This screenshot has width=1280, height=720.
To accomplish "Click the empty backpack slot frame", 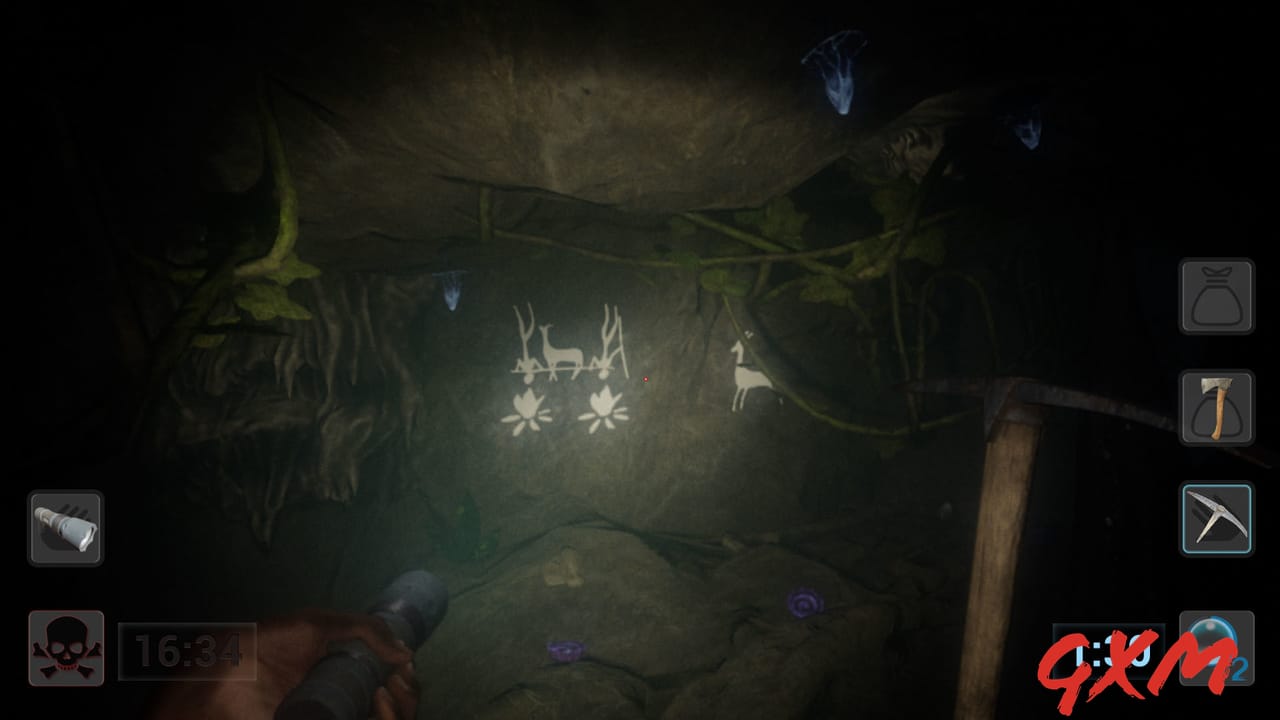I will coord(1216,296).
